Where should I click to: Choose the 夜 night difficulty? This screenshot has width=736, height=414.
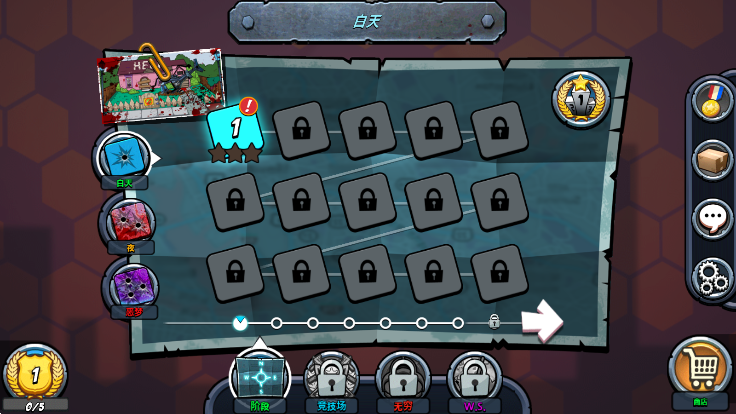coord(129,221)
